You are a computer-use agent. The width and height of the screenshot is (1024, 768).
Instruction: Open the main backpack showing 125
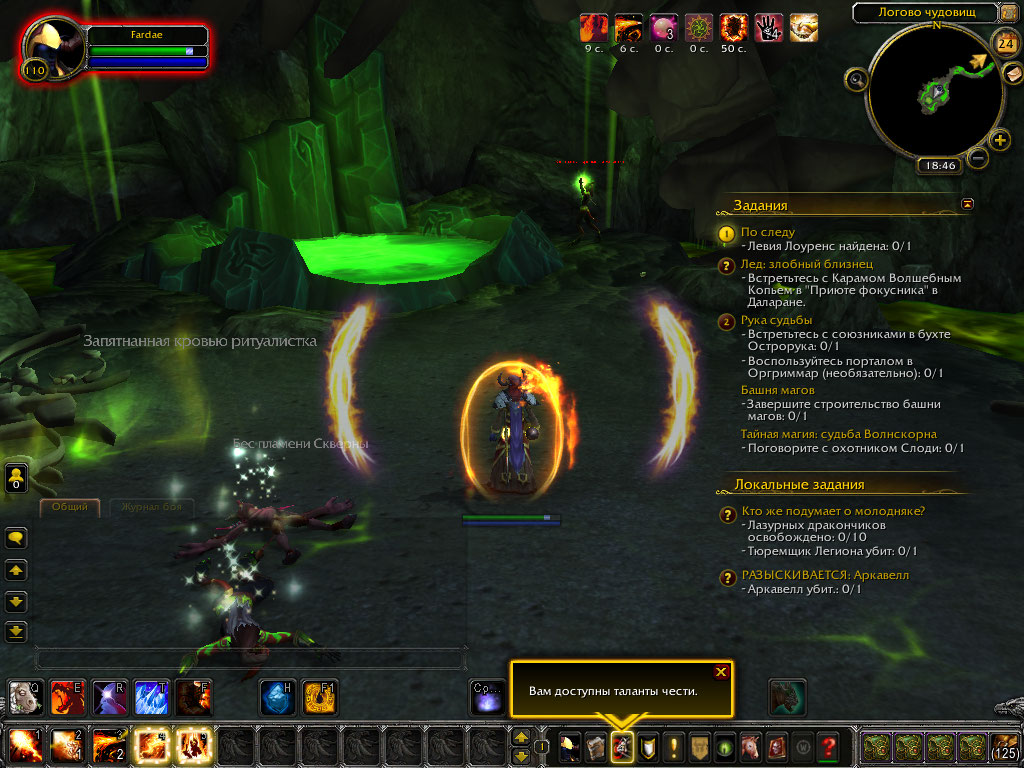click(x=1004, y=746)
